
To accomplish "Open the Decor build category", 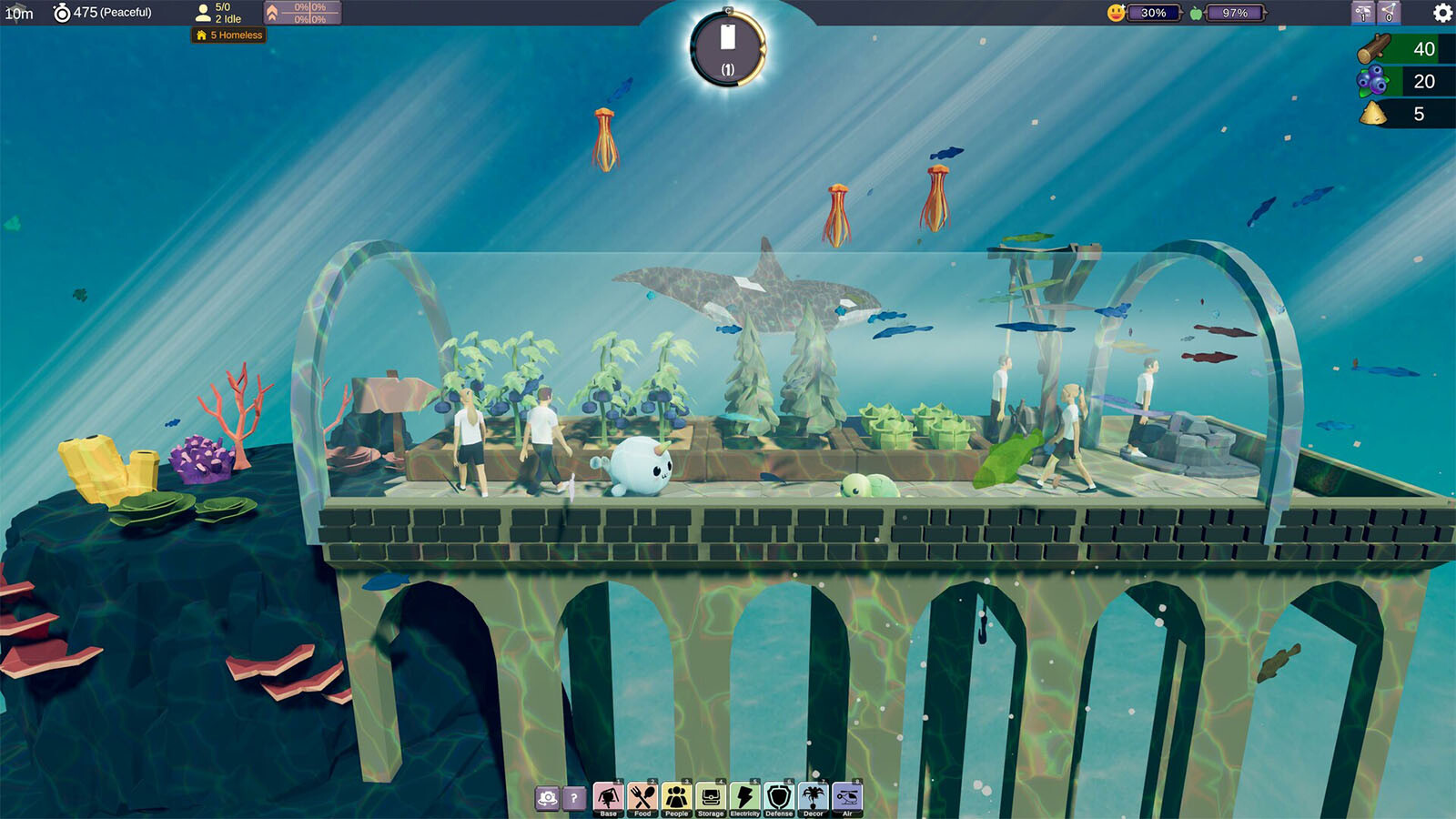I will (813, 798).
